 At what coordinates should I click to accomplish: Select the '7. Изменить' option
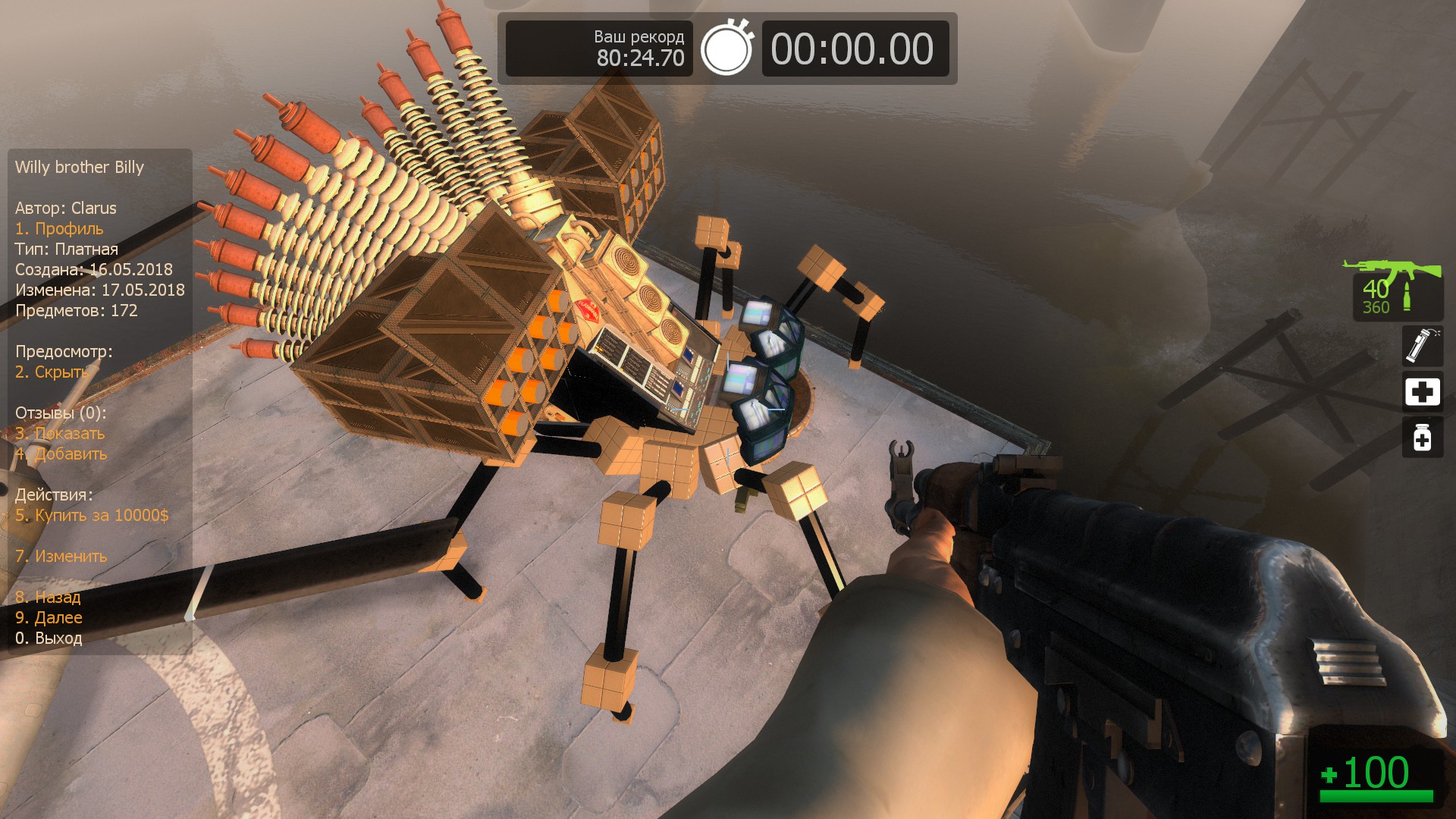click(61, 557)
